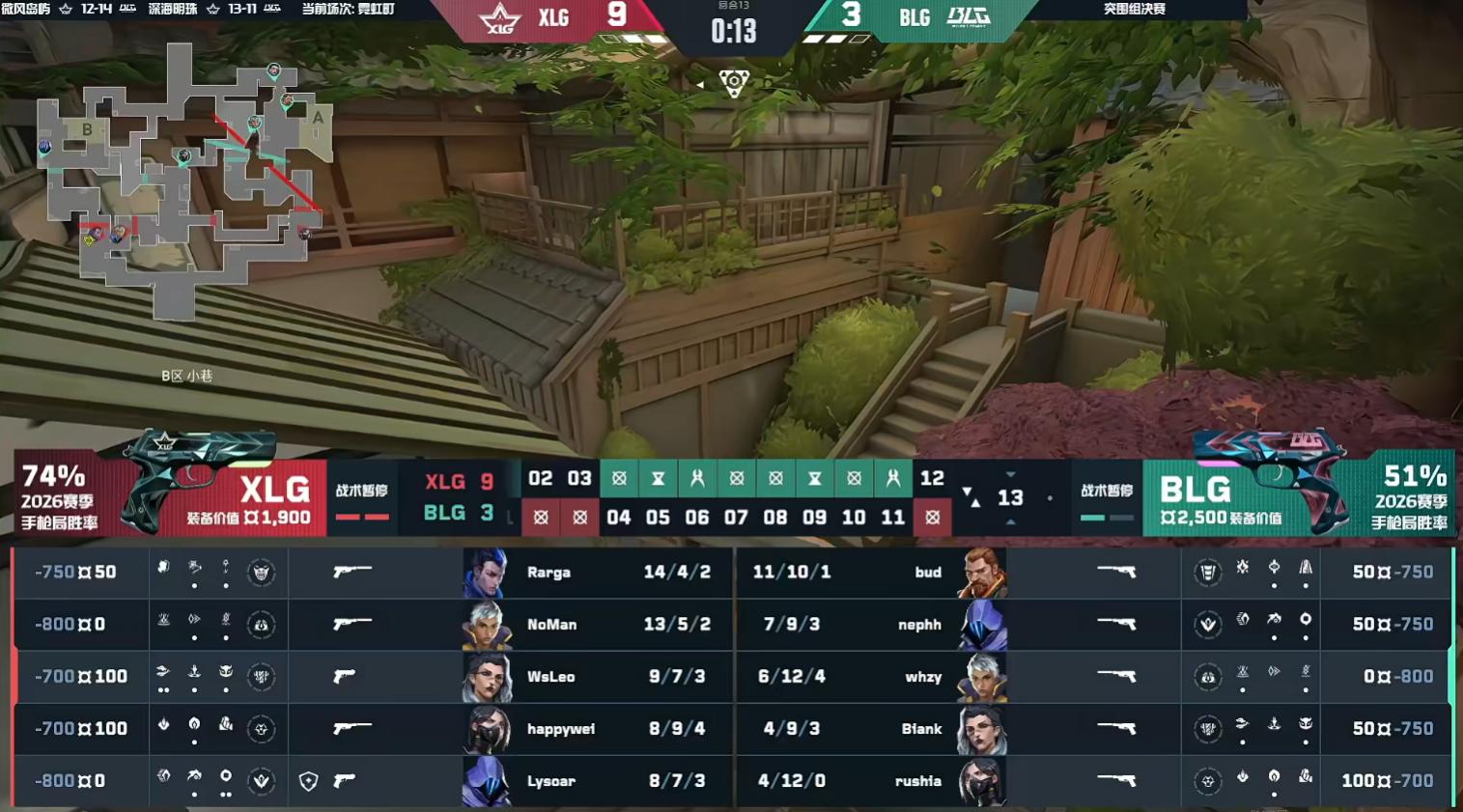Click the shield icon beside Lysoar's weapon
Screen dimensions: 1463x812
pyautogui.click(x=308, y=781)
